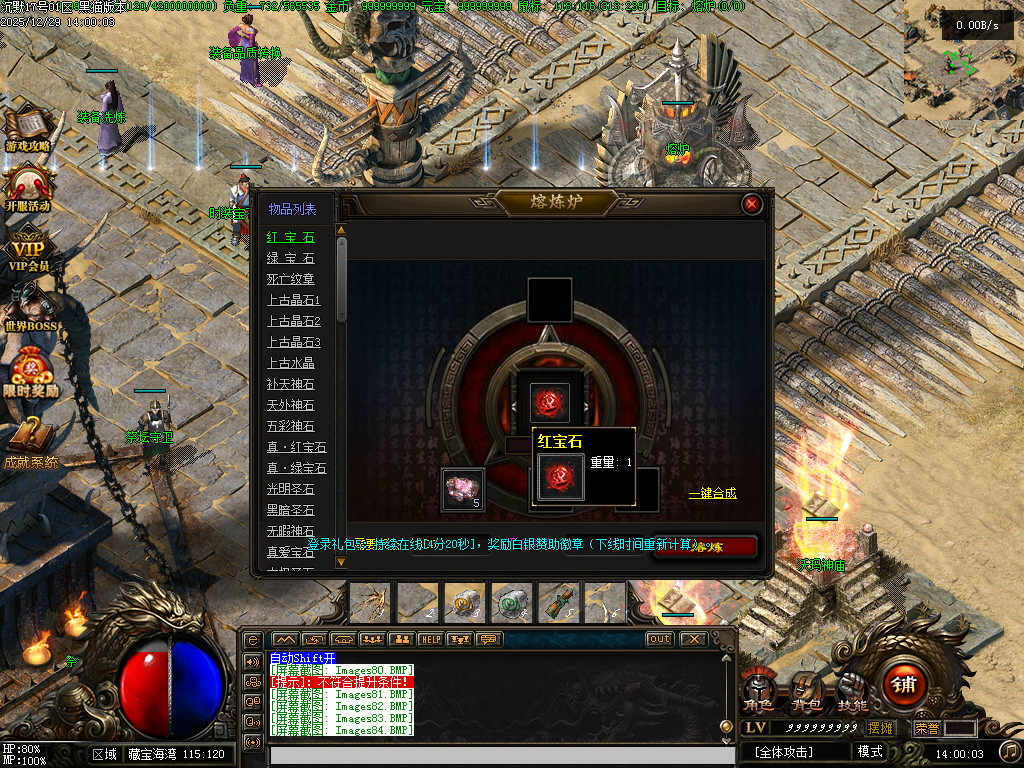Select 绿宝石 in the item list
1024x768 pixels.
(290, 258)
